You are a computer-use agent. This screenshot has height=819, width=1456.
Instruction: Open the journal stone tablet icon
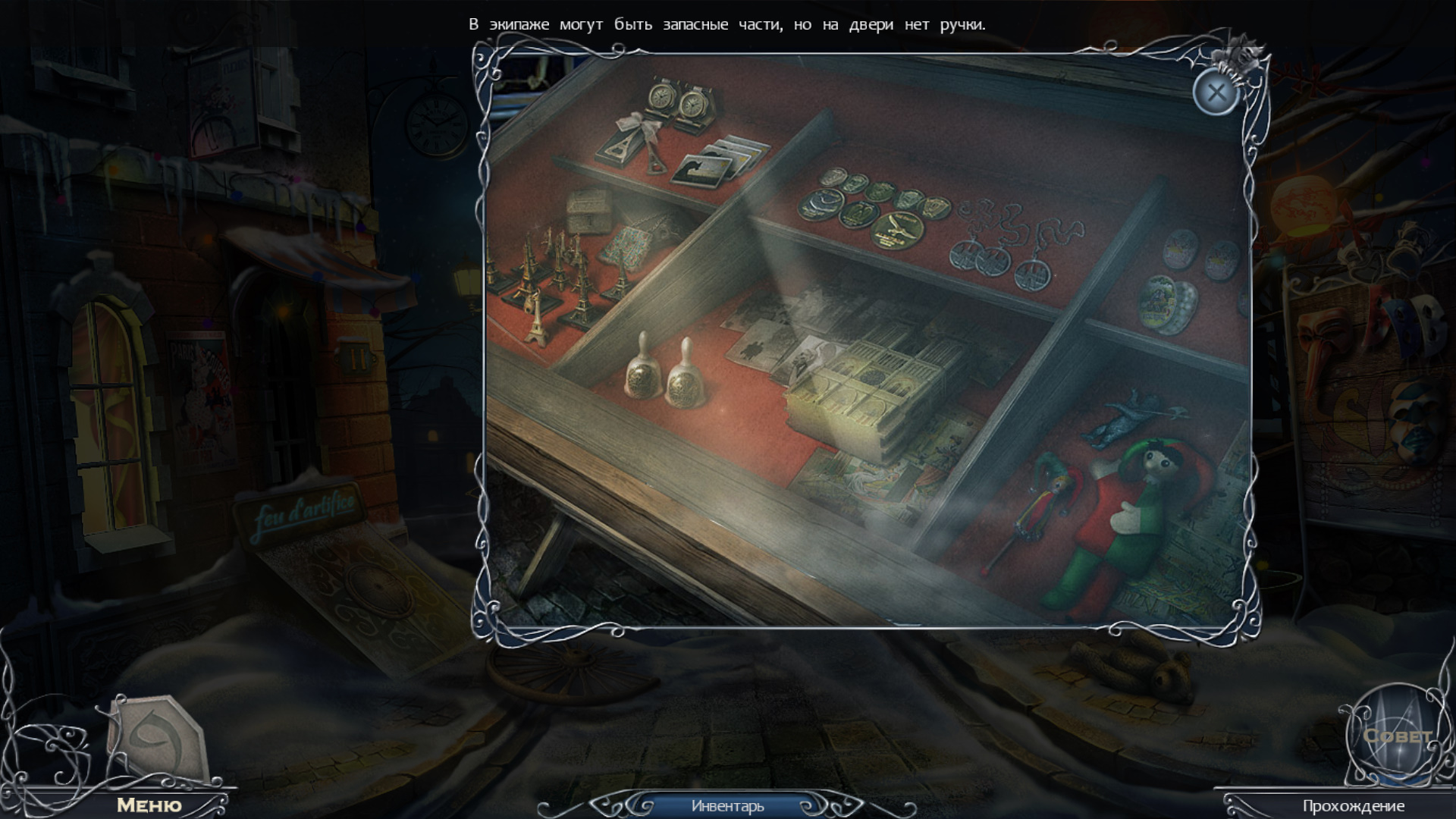(x=157, y=738)
